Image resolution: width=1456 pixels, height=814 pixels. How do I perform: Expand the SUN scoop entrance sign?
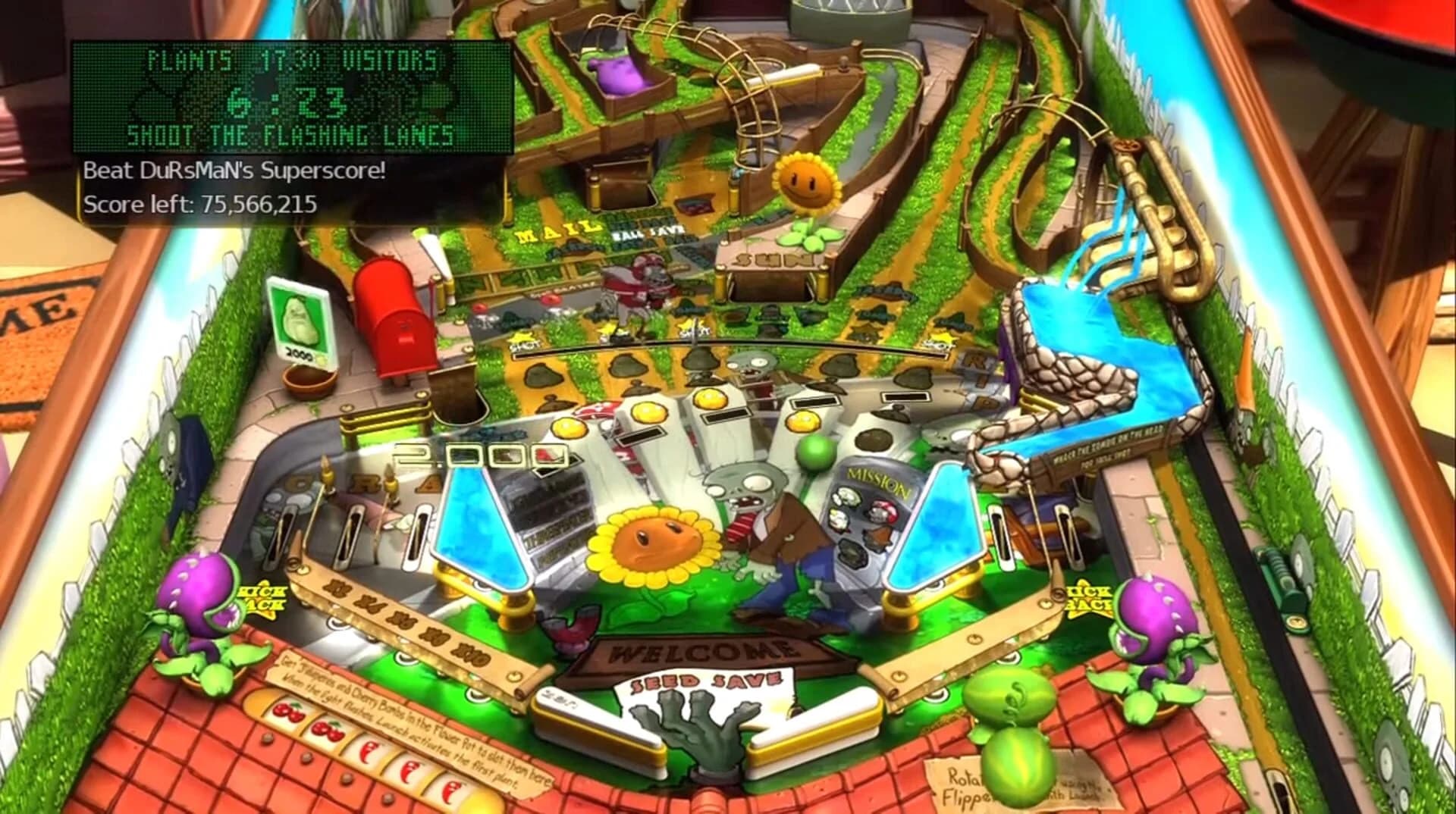click(774, 258)
